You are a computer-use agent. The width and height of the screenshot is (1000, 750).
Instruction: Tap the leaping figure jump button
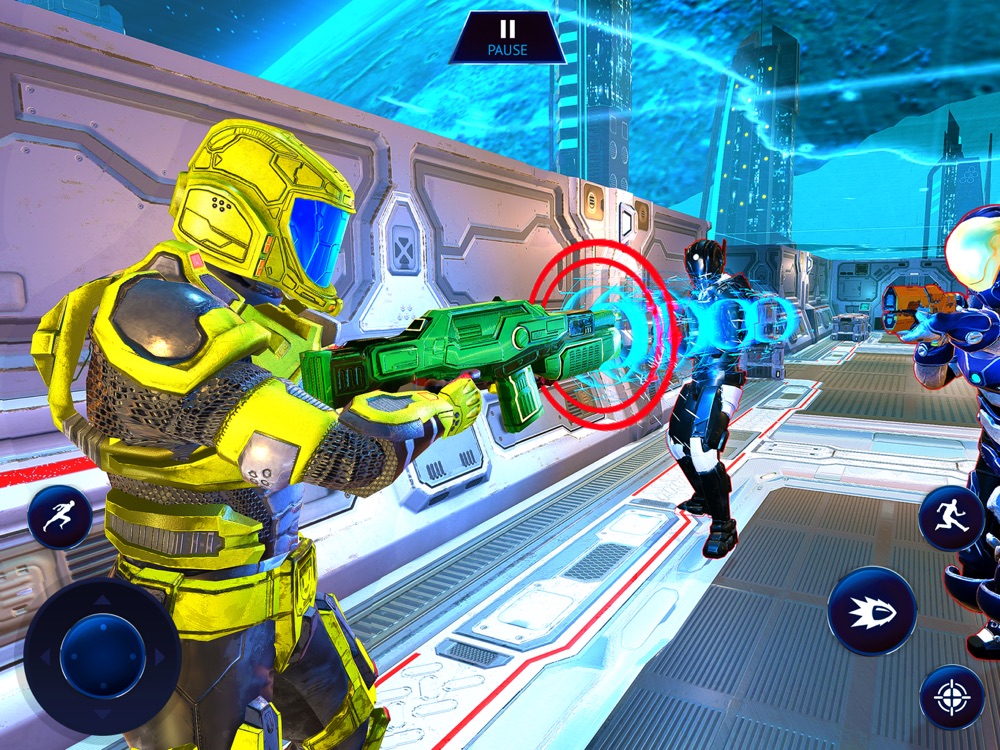pos(951,518)
